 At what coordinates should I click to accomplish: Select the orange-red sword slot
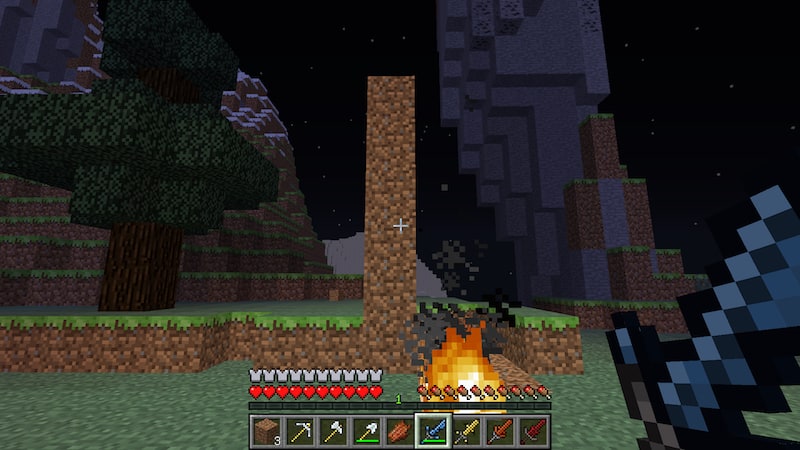point(500,431)
